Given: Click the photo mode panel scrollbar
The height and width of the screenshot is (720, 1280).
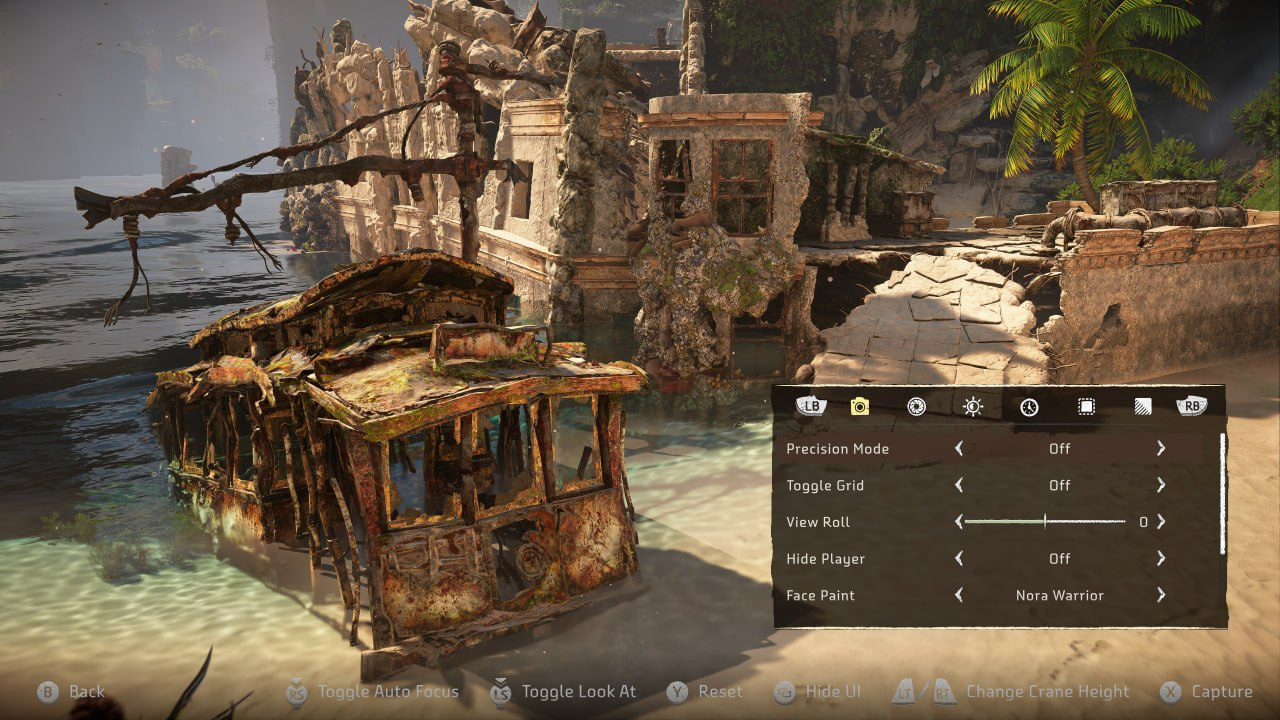Looking at the screenshot, I should [x=1221, y=493].
